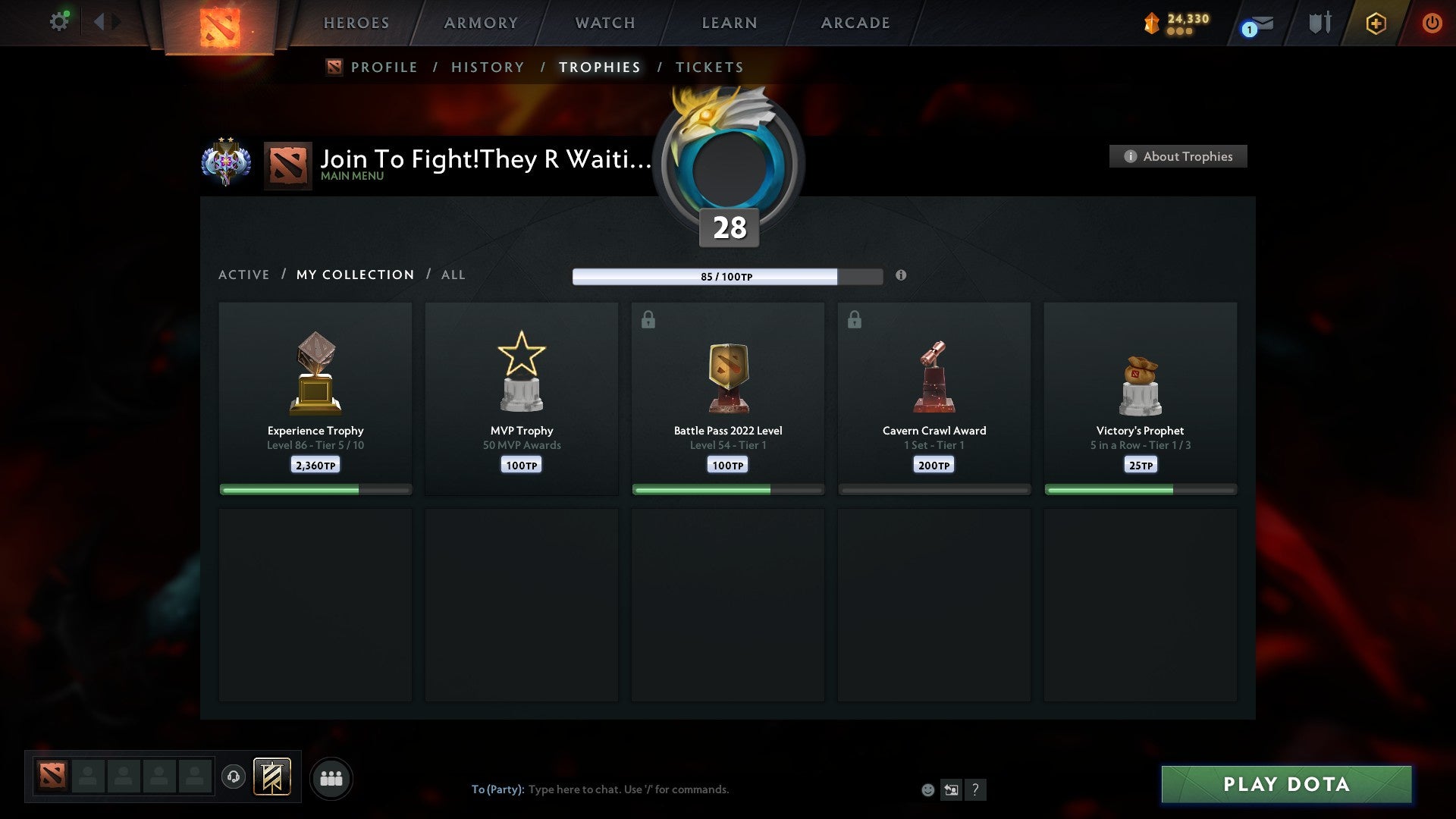Open the info tooltip beside trophy progress bar

coord(901,276)
